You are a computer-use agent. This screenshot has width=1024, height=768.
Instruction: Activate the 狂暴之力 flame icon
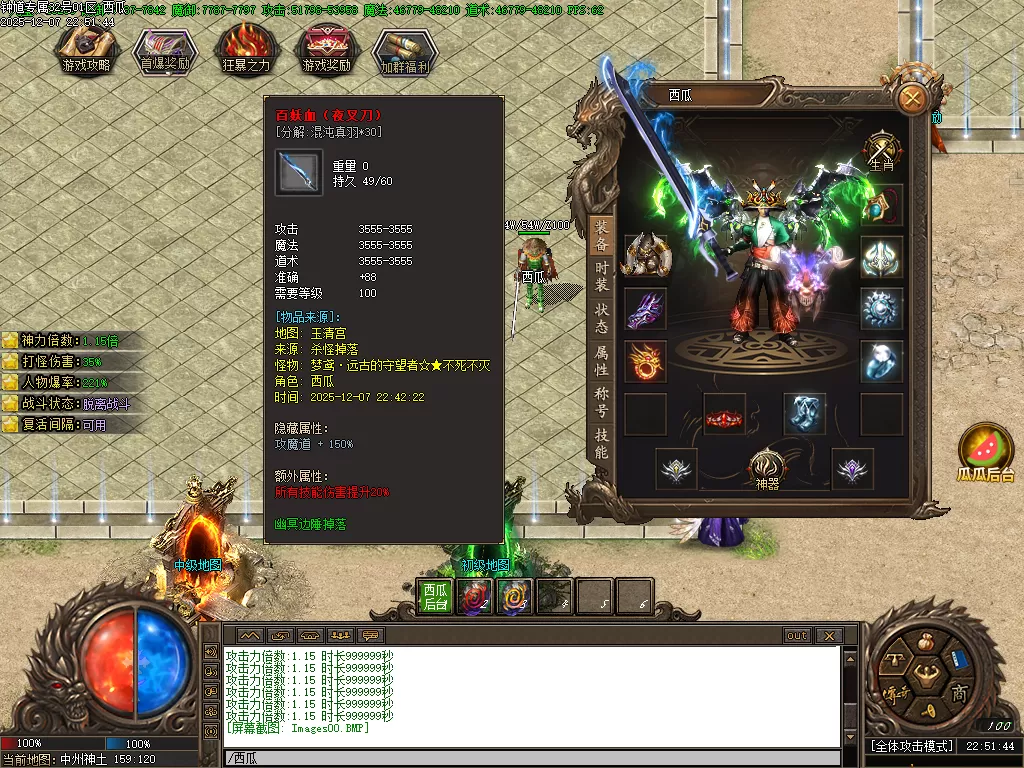[245, 49]
